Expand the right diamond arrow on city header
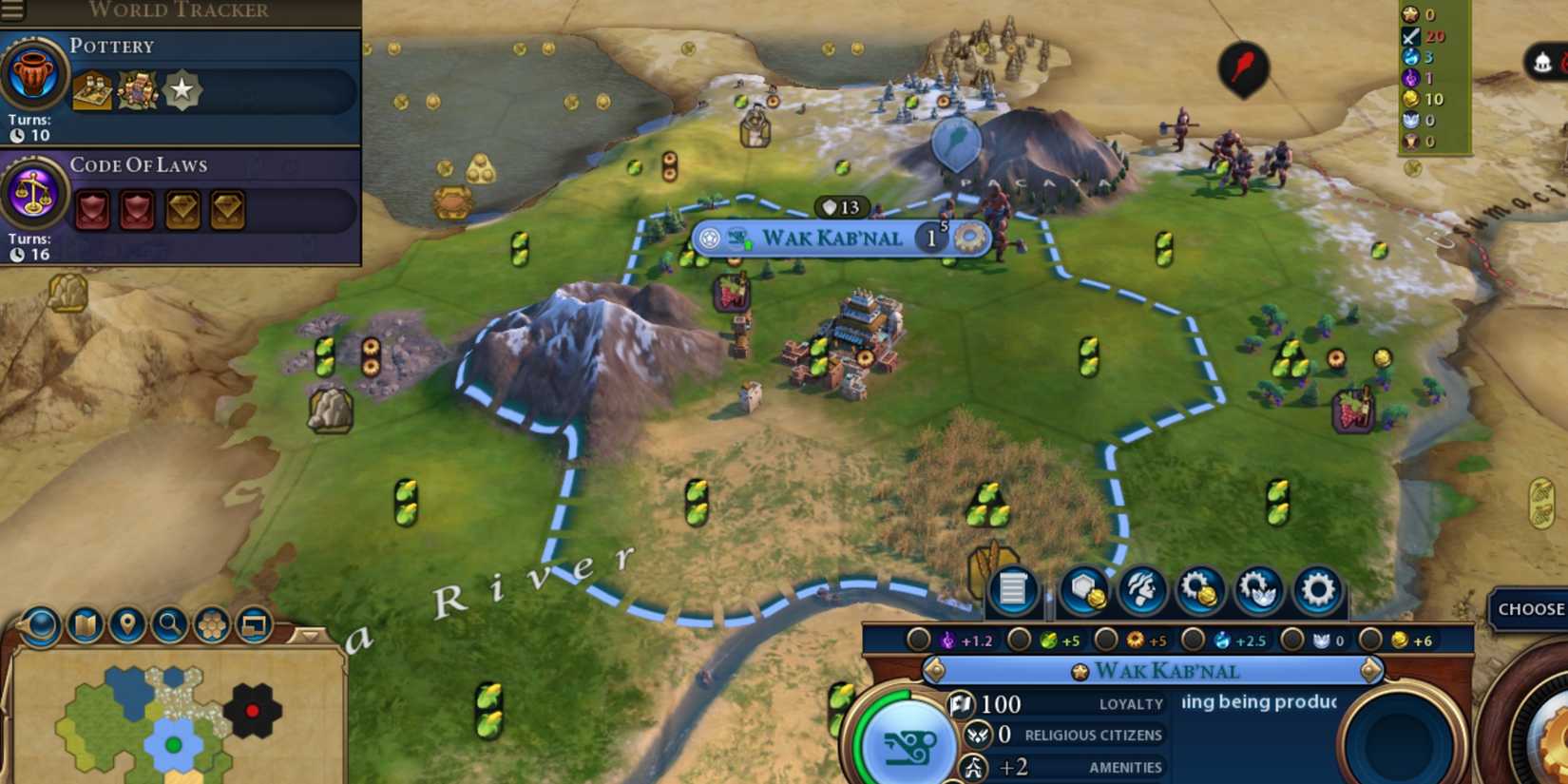1568x784 pixels. click(1368, 669)
